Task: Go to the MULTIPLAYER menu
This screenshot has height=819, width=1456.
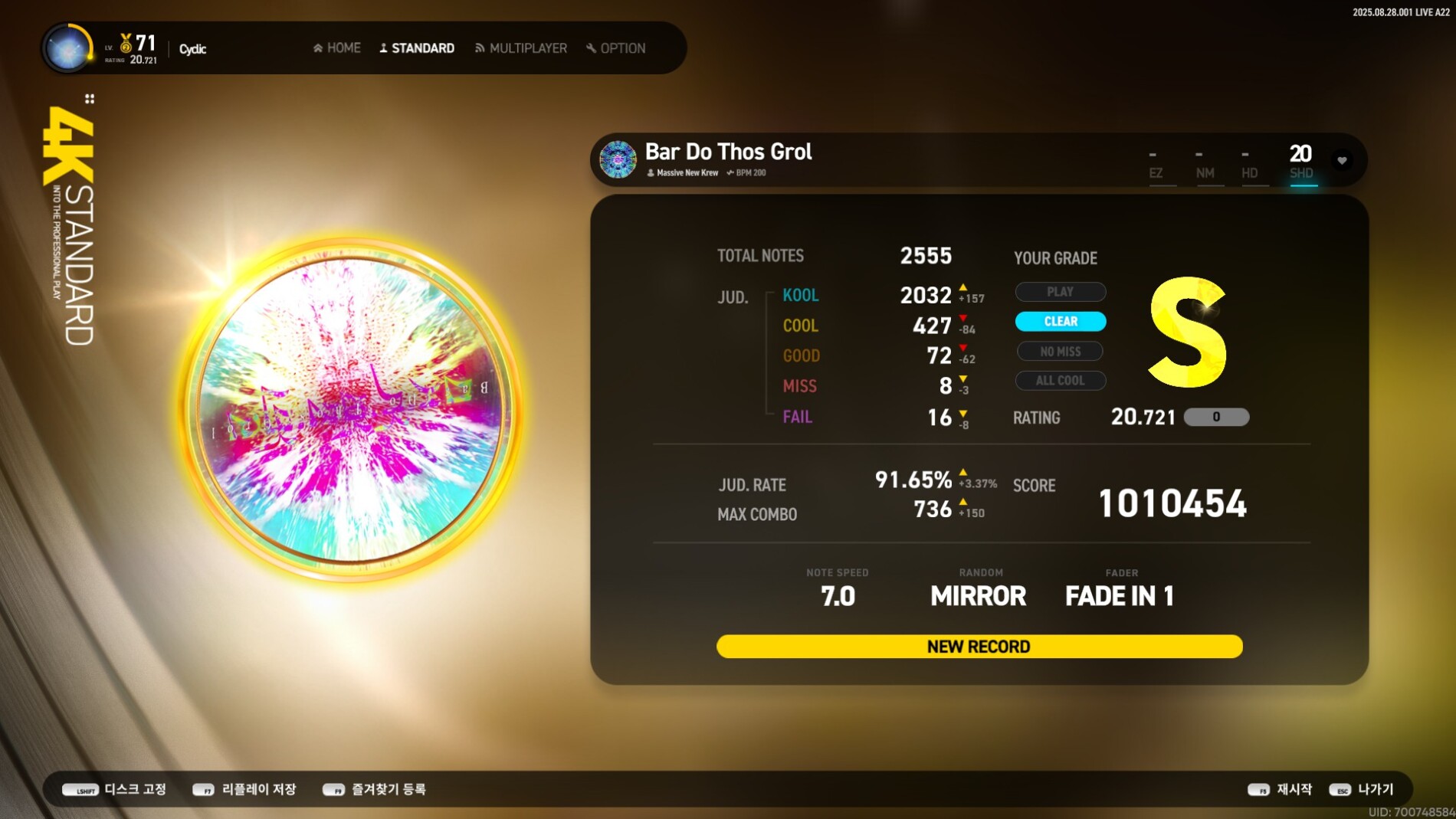Action: (x=521, y=48)
